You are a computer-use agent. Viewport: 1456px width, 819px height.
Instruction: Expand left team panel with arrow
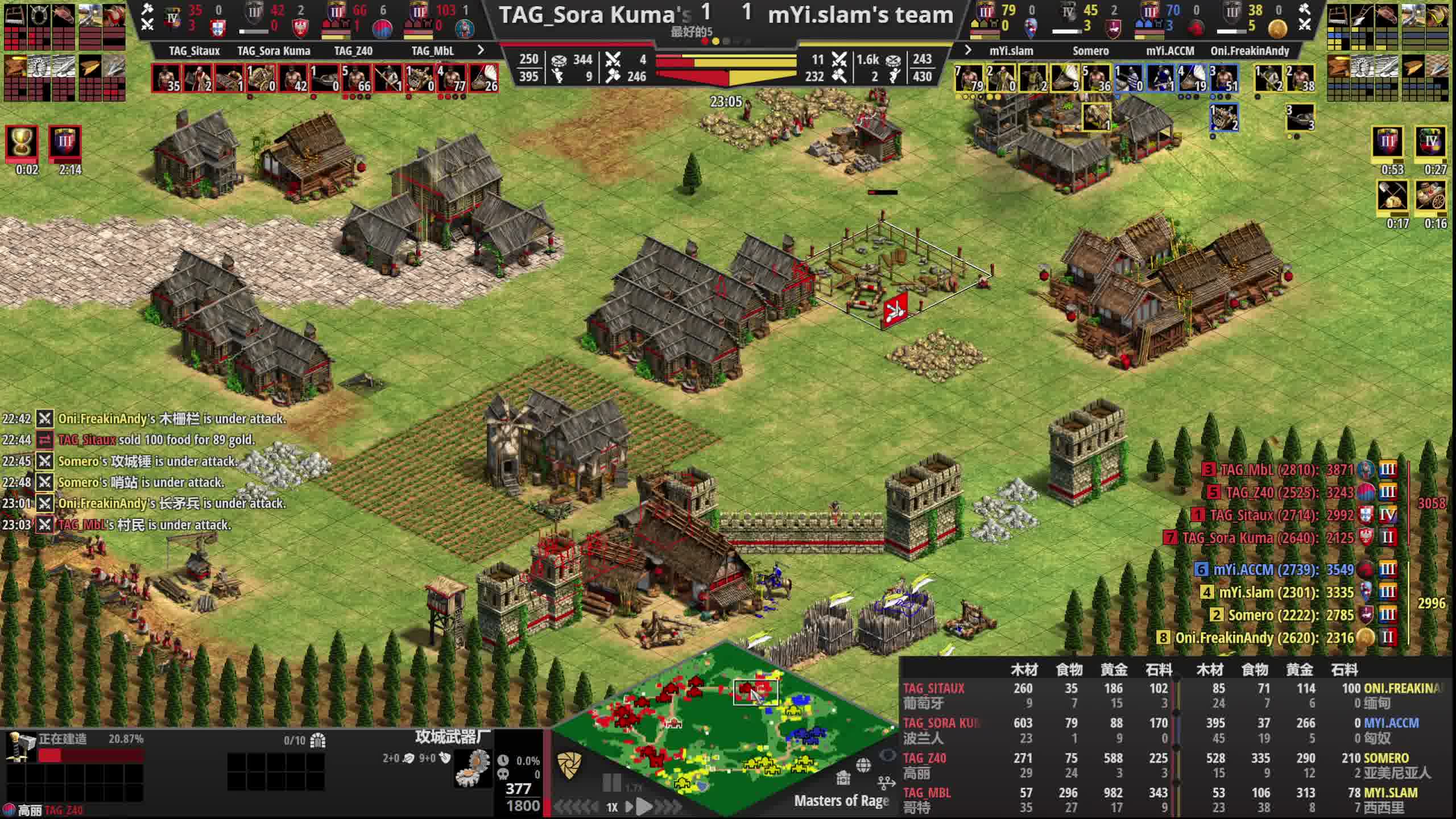[481, 50]
